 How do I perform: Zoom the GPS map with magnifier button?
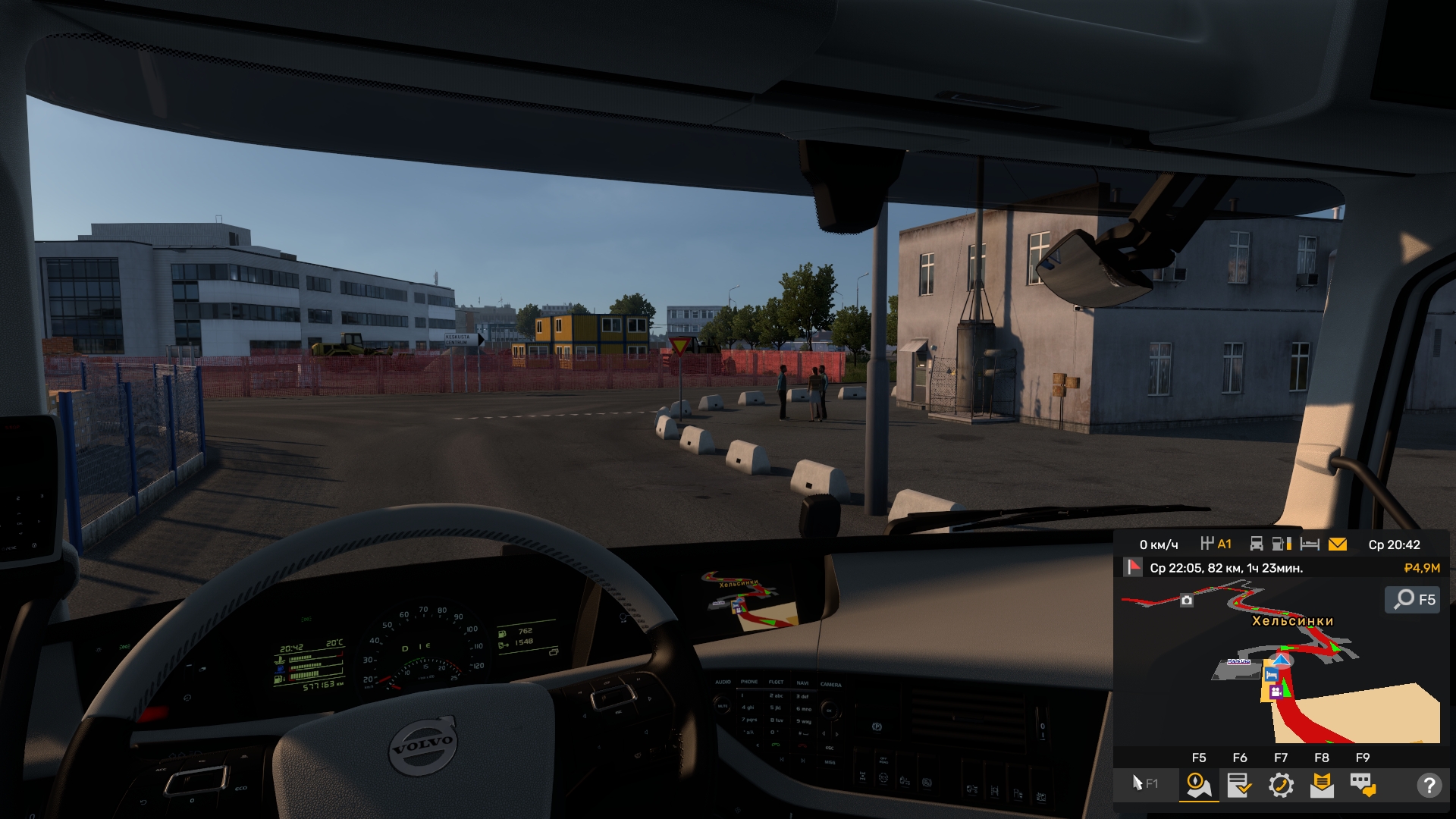point(1413,600)
